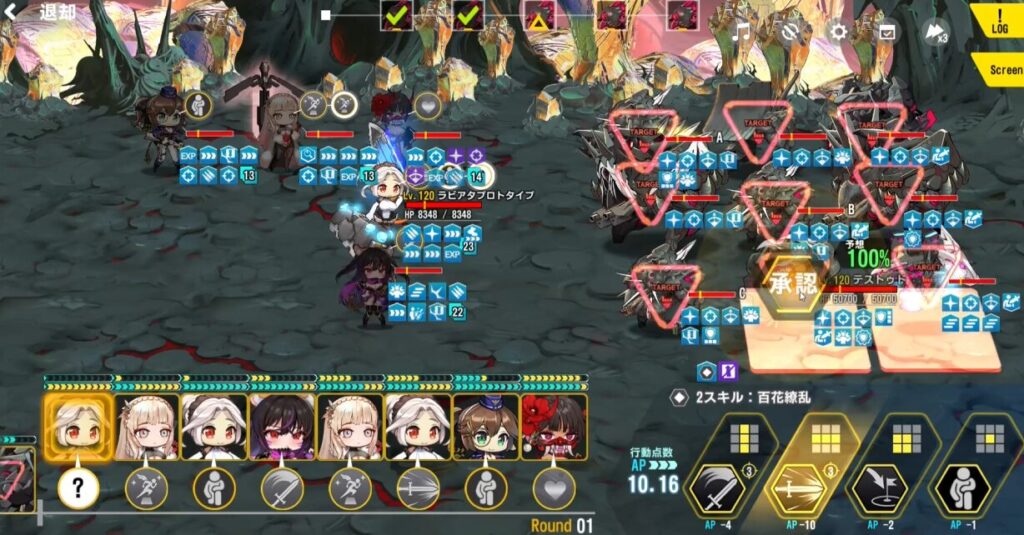
Task: Click the circular arrows auto-battle icon
Action: pyautogui.click(x=789, y=31)
